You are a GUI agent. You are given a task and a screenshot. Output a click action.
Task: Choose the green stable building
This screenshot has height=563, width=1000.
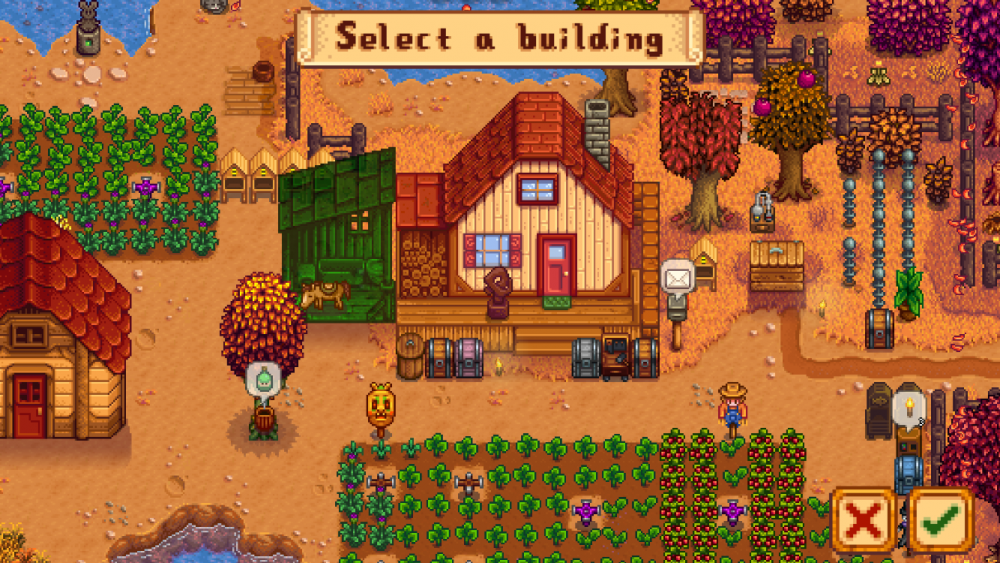click(x=338, y=240)
